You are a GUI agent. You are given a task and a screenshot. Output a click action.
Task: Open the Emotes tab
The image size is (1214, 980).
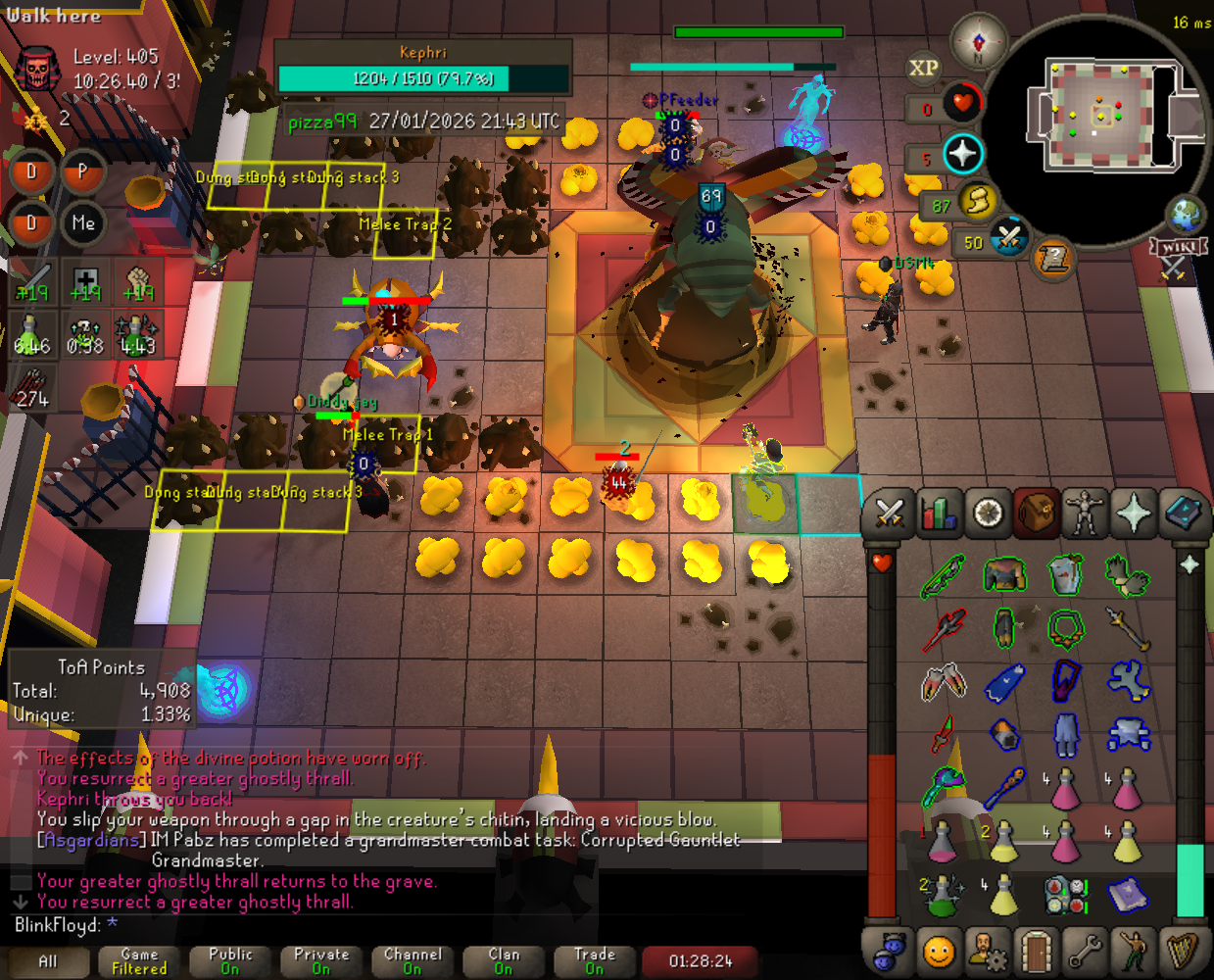tap(1134, 950)
